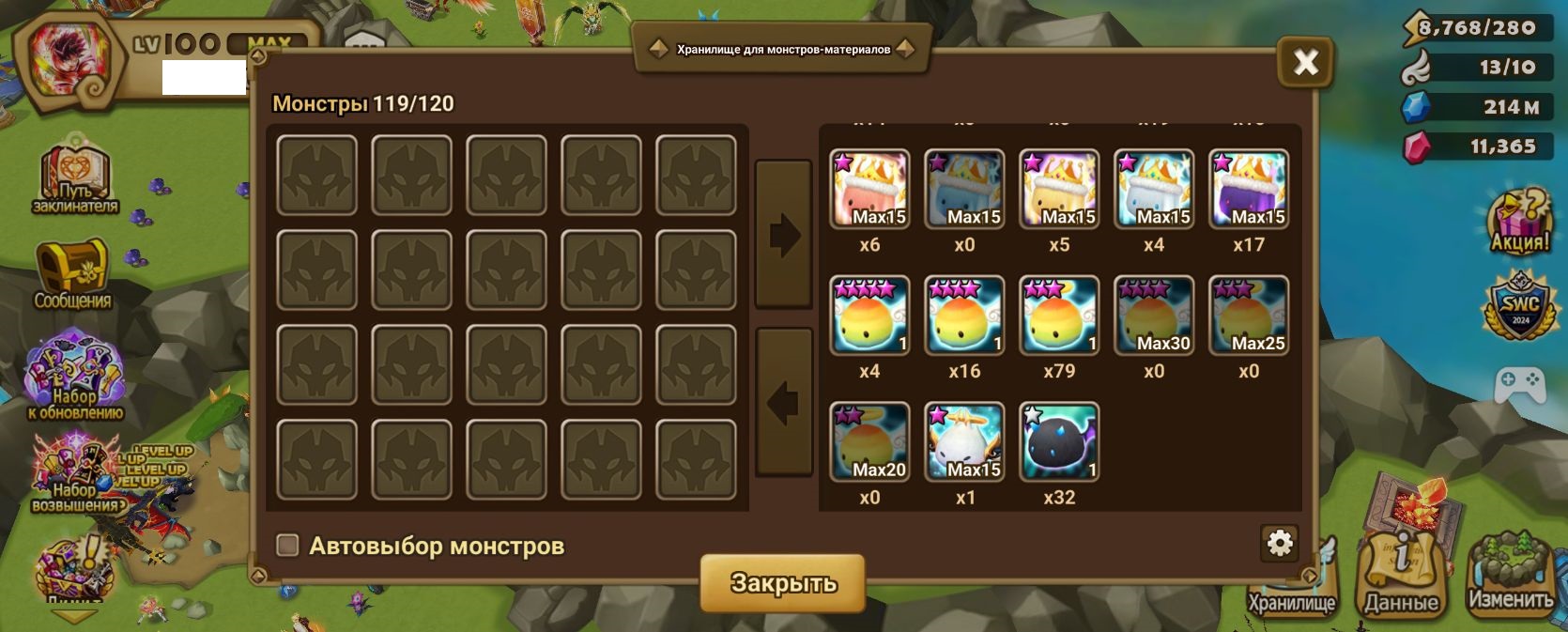Click the Закрыть button

(783, 583)
